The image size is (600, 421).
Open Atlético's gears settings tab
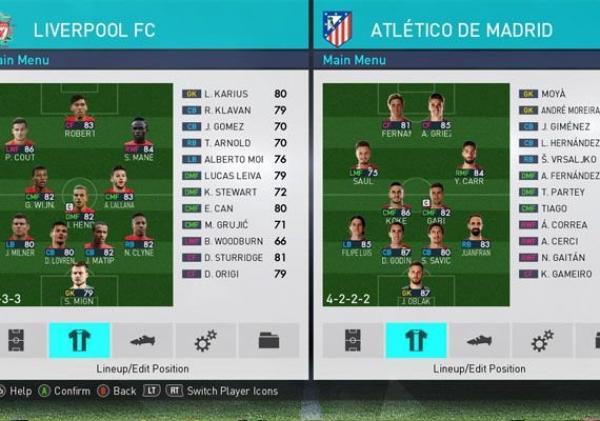pyautogui.click(x=542, y=341)
